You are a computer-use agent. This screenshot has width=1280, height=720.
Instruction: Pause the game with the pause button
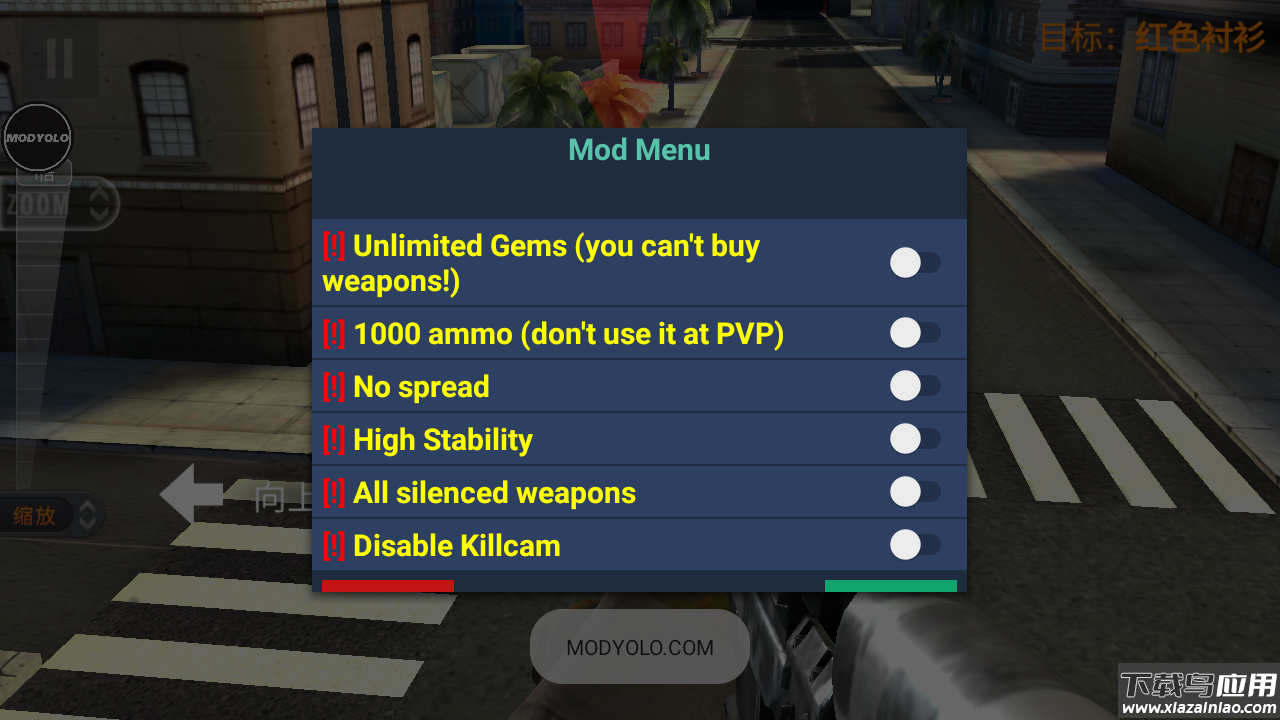60,59
